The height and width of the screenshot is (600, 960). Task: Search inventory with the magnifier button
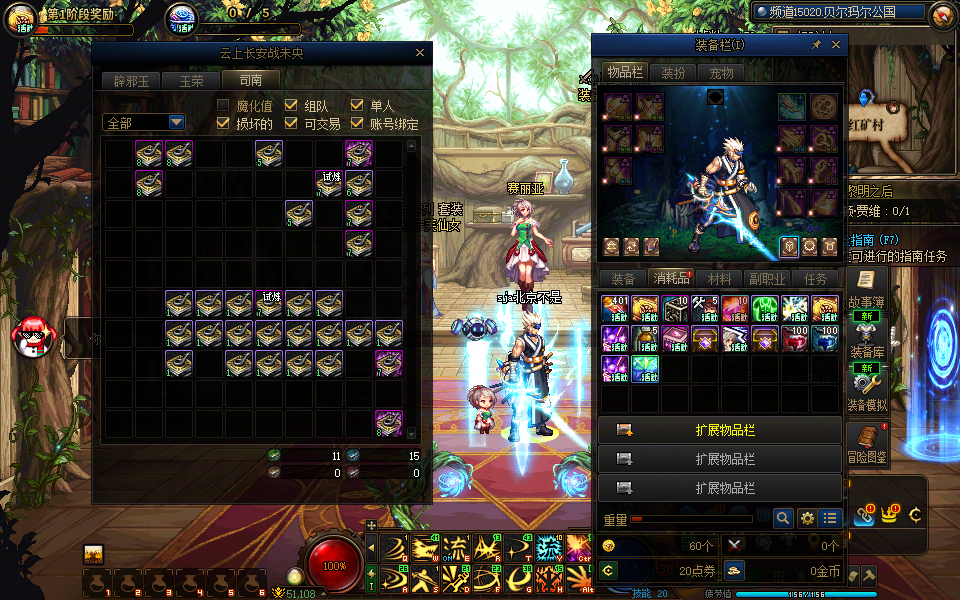point(784,518)
